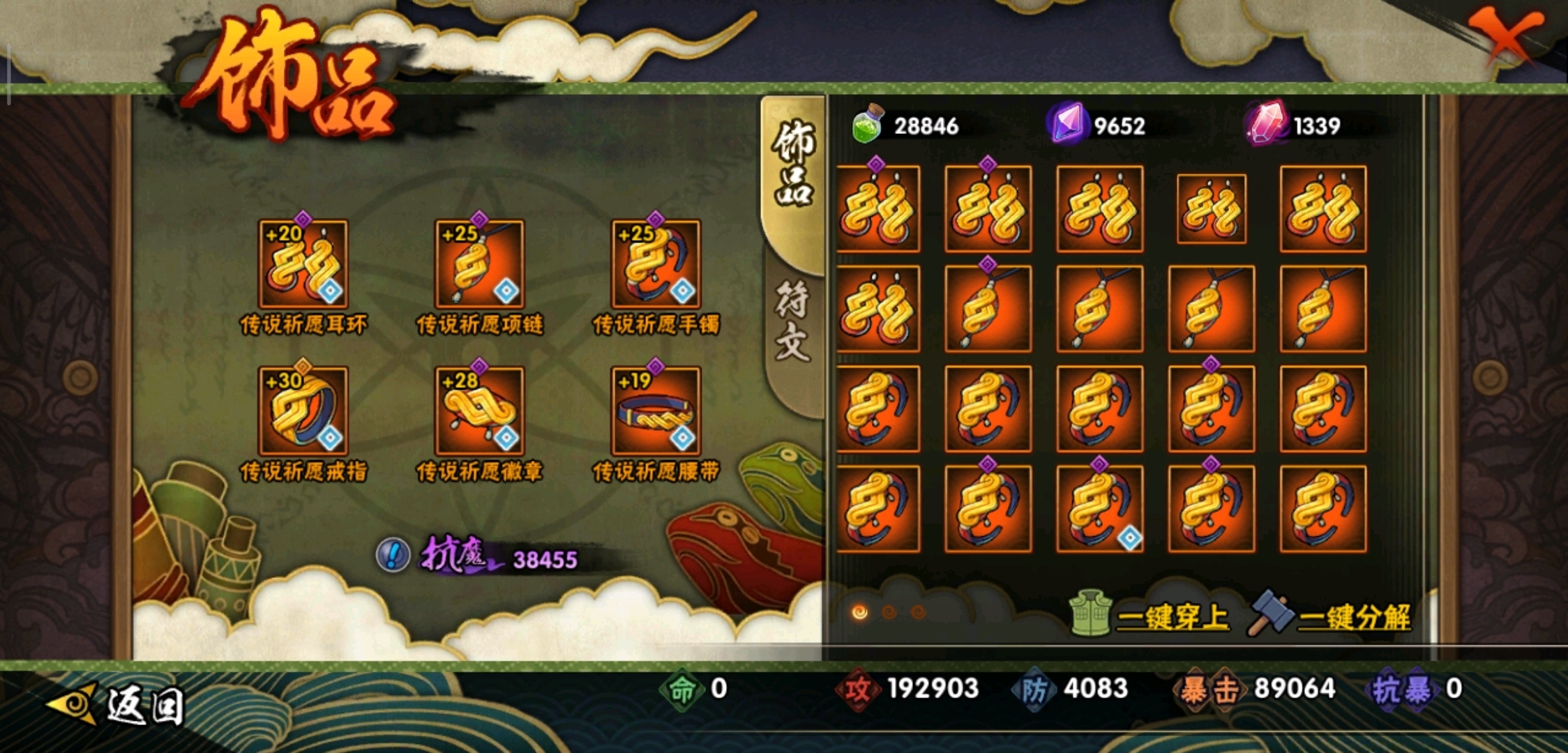Switch to the 符文 rune tab
This screenshot has height=753, width=1568.
[x=794, y=322]
